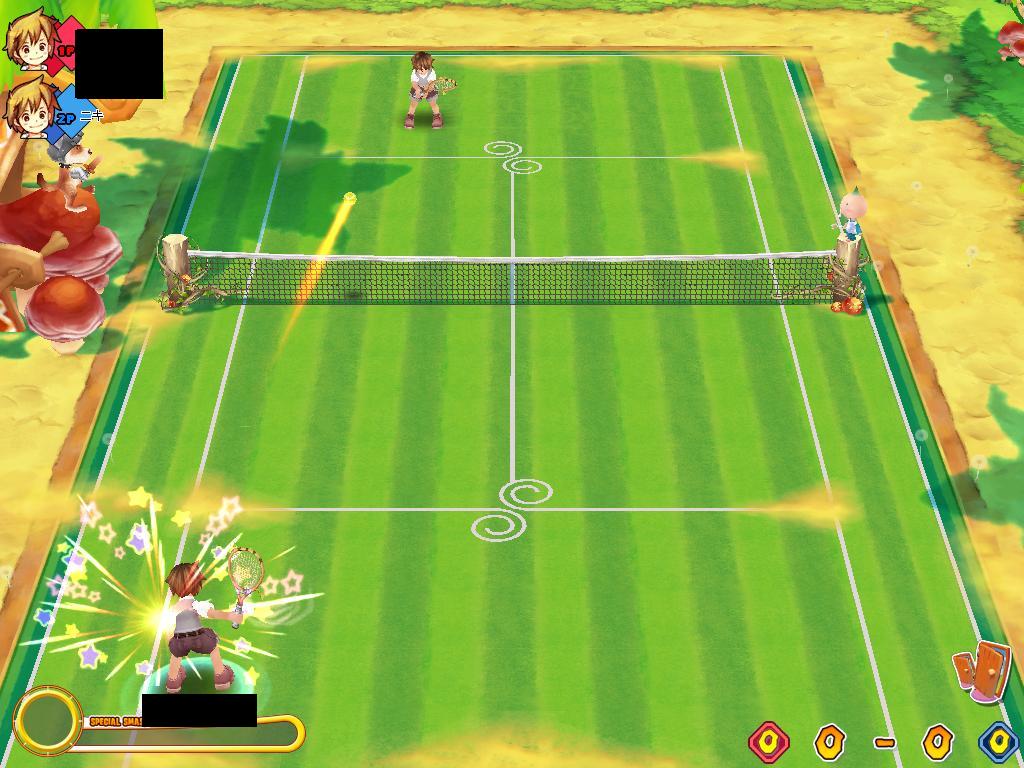Activate the Special Smash ring icon
Screen dimensions: 1024x768
[x=46, y=720]
